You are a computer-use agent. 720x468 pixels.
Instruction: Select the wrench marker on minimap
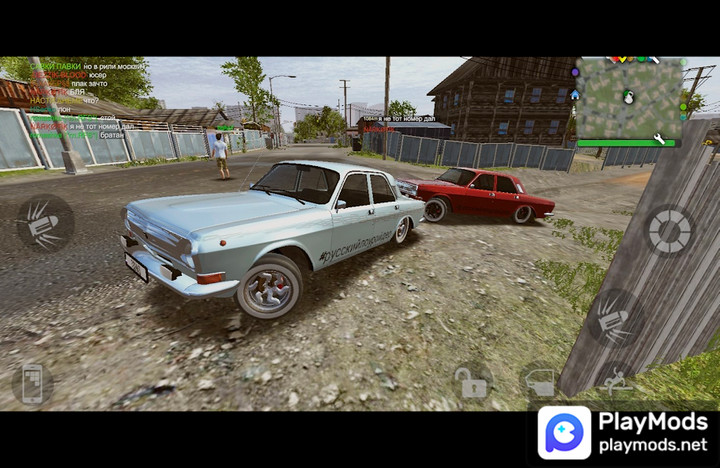click(660, 139)
